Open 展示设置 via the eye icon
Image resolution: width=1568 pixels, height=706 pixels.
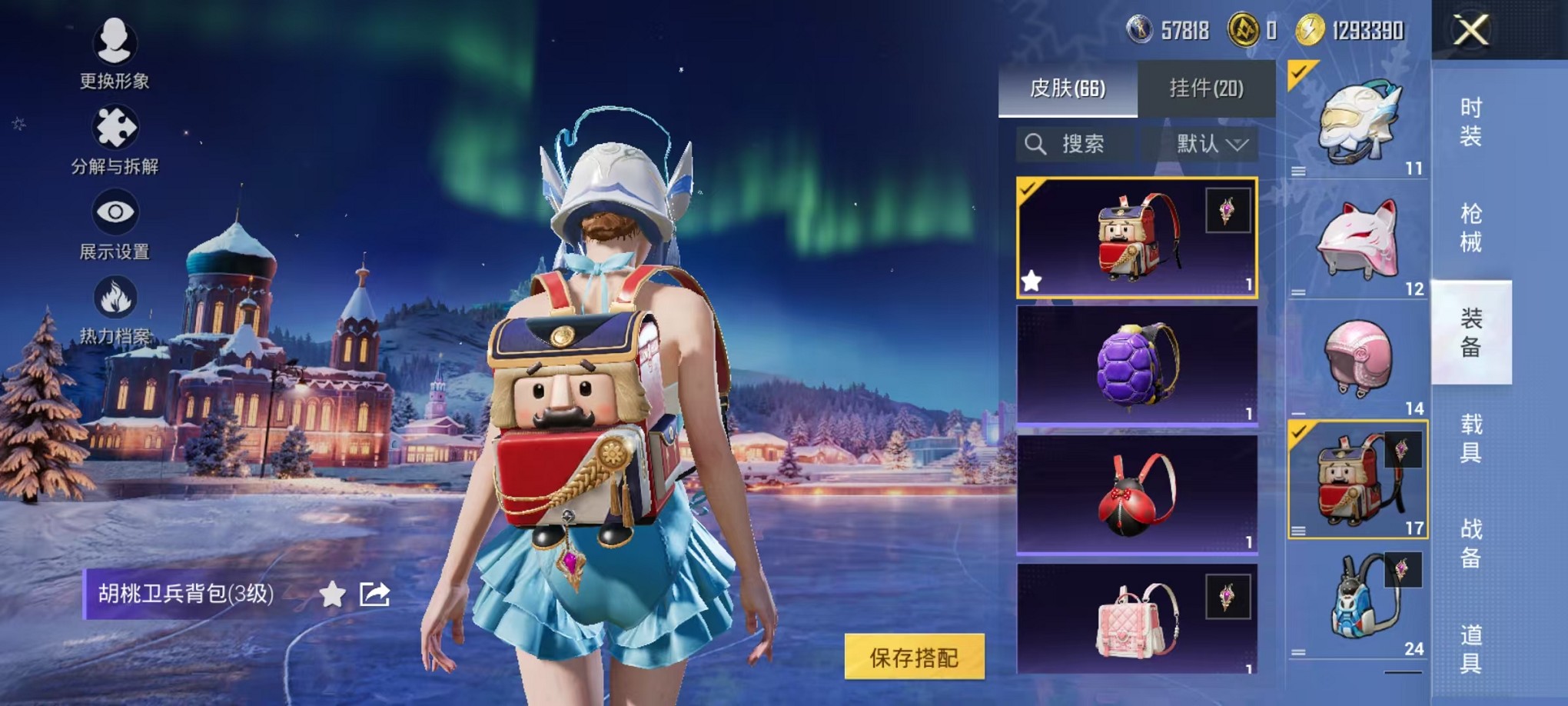pyautogui.click(x=114, y=215)
